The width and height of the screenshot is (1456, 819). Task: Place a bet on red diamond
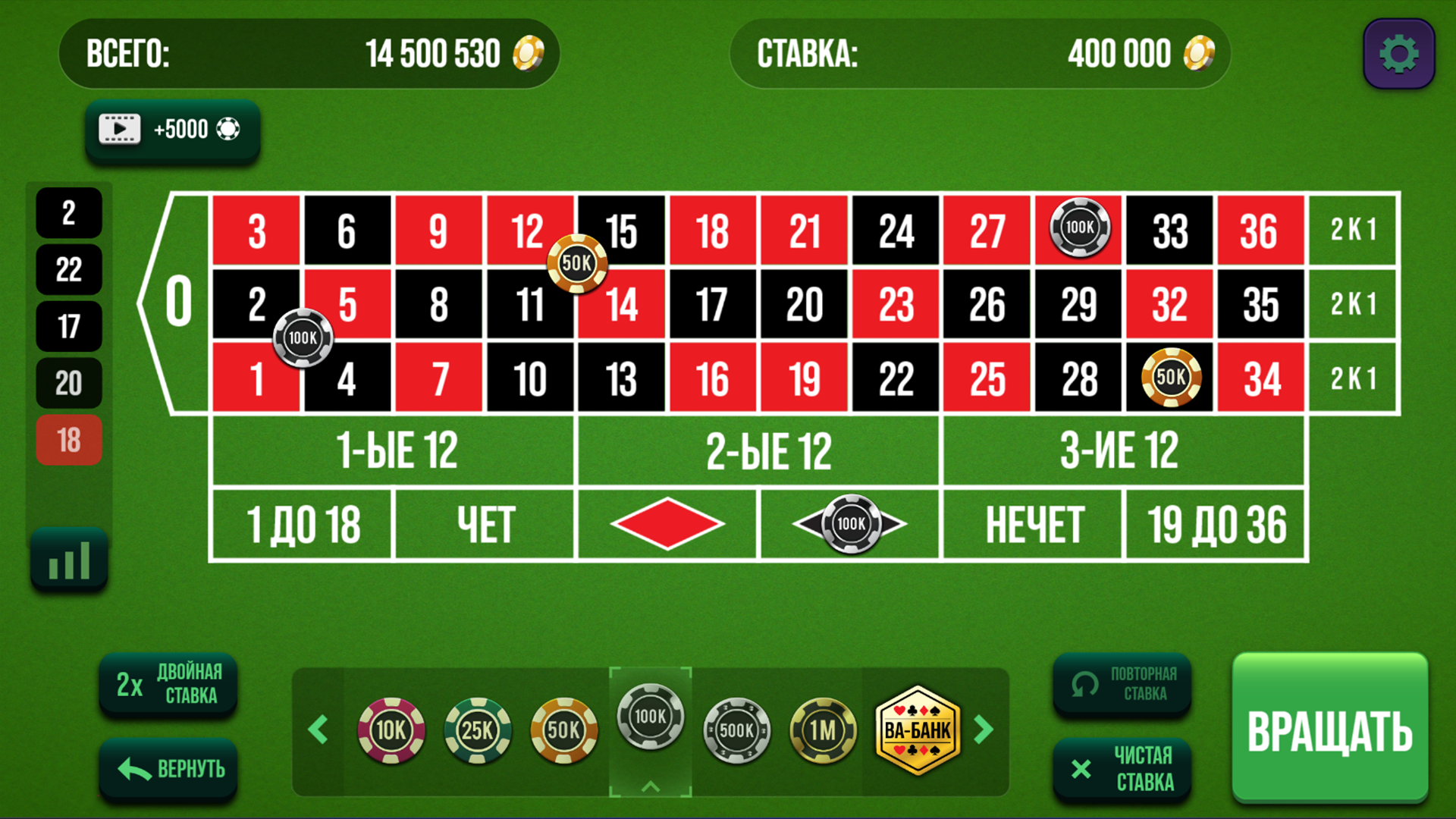coord(667,522)
